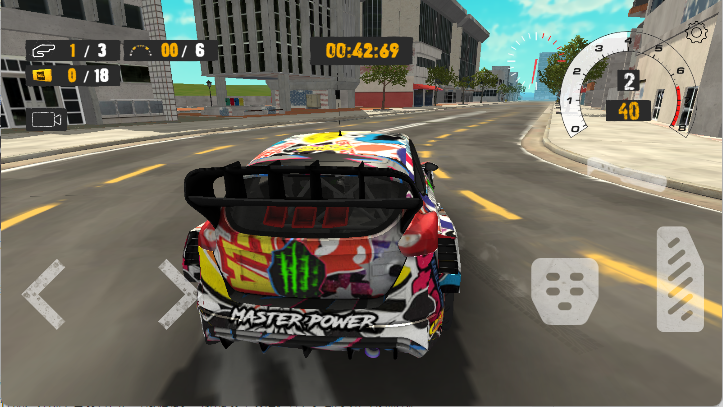Hit the gas pedal

coord(680,279)
